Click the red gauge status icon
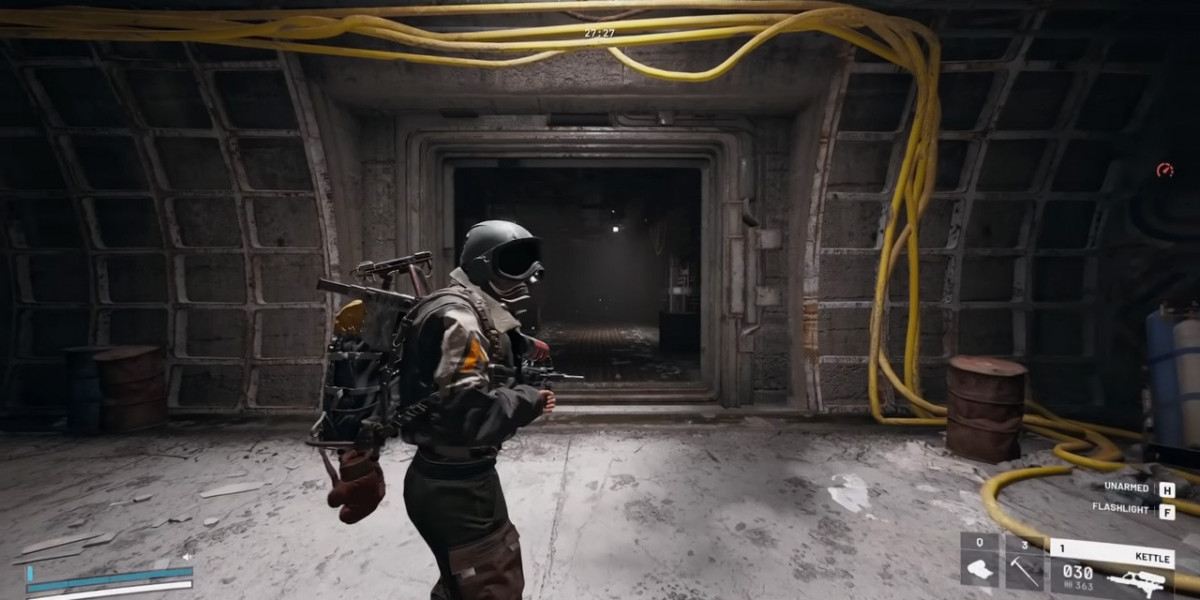The height and width of the screenshot is (600, 1200). (x=1164, y=170)
